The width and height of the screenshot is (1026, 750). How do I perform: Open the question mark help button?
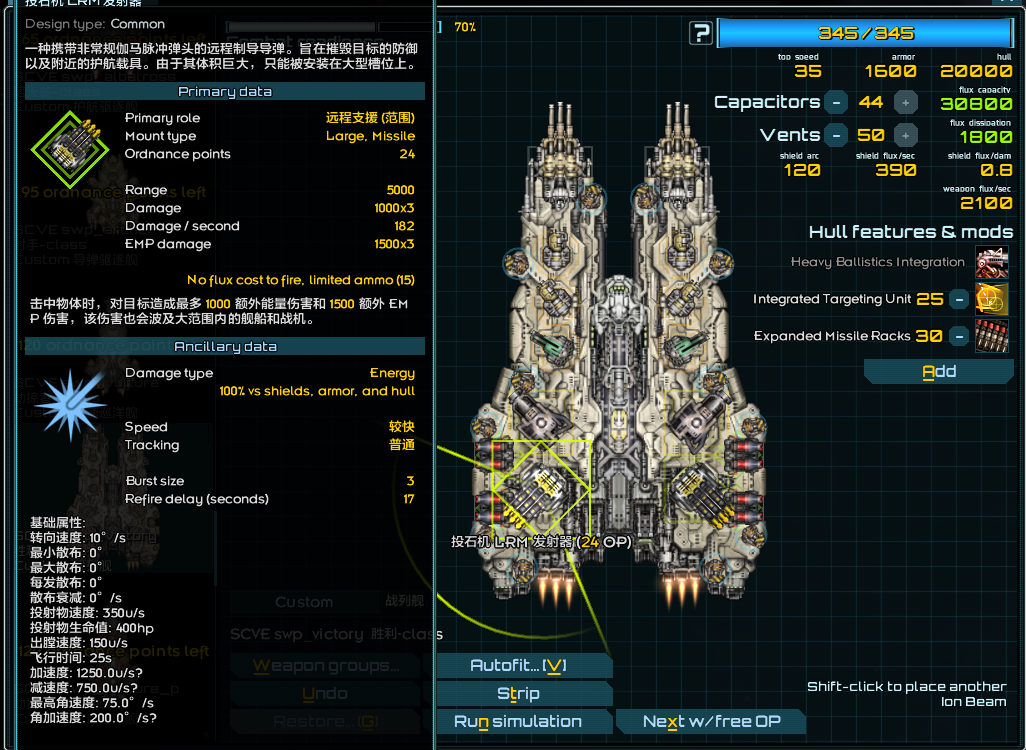click(701, 34)
